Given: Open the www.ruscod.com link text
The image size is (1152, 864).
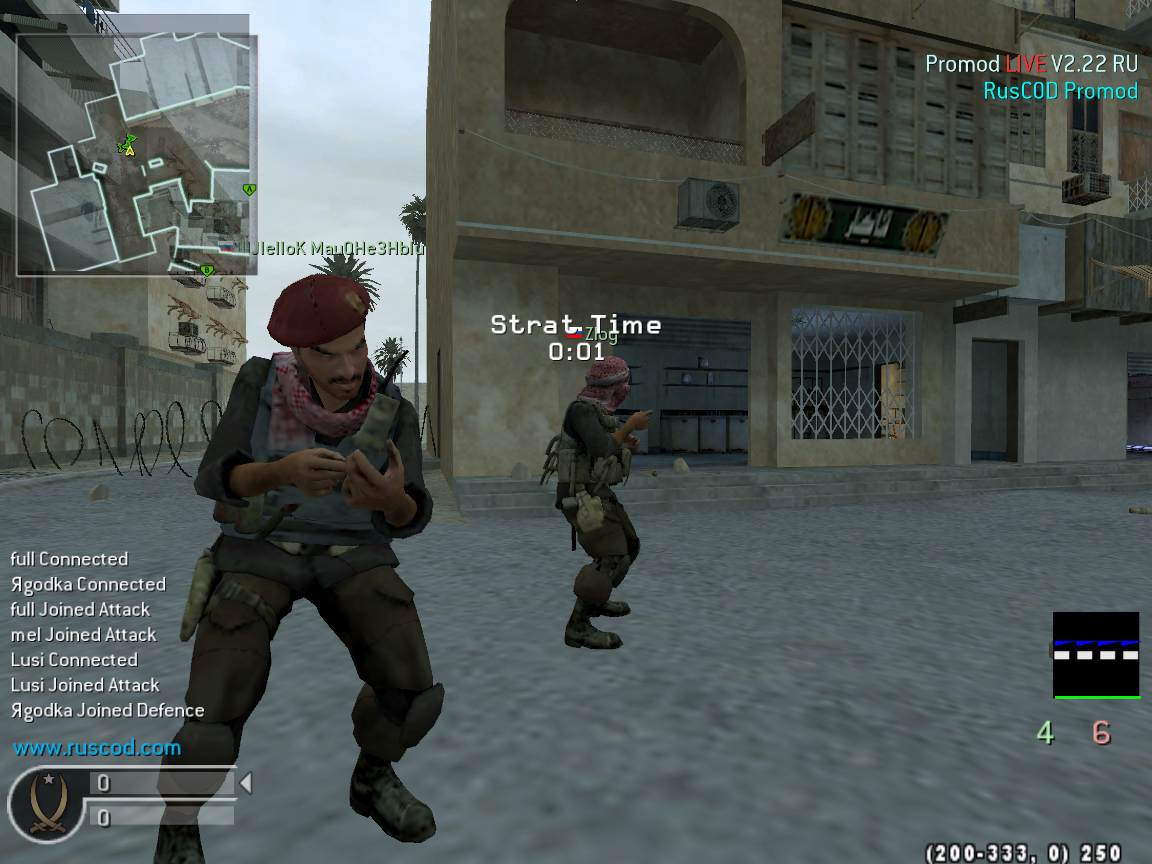Looking at the screenshot, I should (97, 747).
